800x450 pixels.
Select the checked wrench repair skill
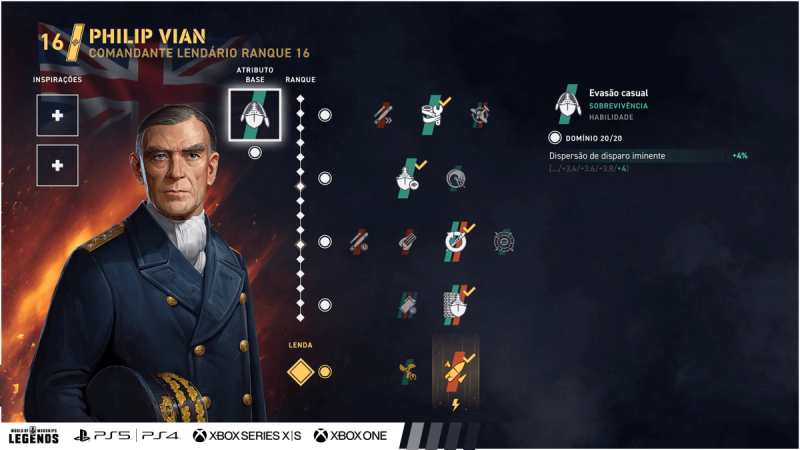[435, 114]
